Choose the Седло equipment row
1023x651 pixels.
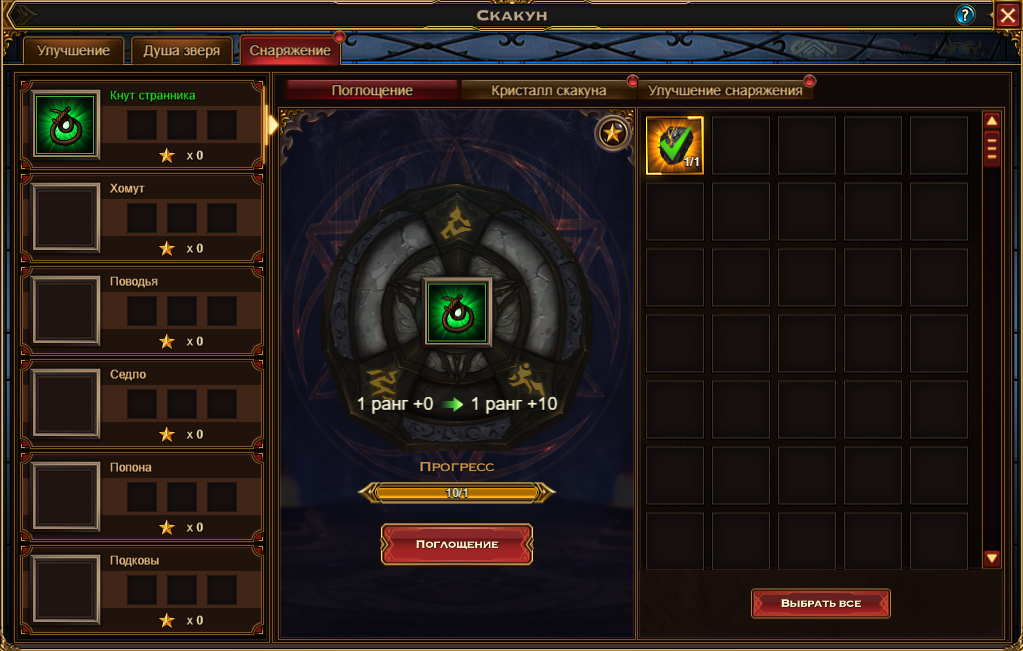point(142,403)
